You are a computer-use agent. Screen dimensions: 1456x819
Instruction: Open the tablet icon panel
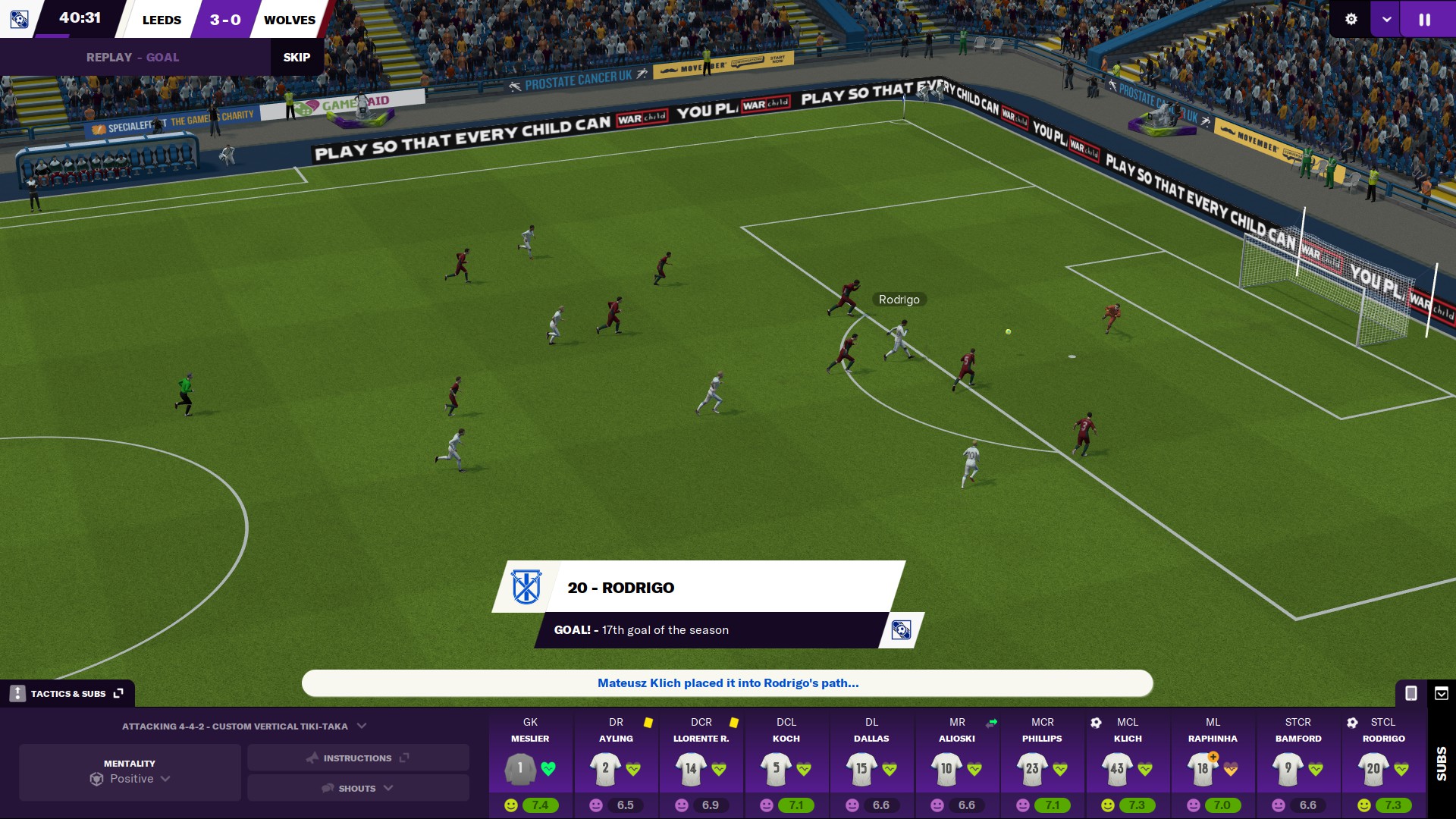[x=1410, y=693]
